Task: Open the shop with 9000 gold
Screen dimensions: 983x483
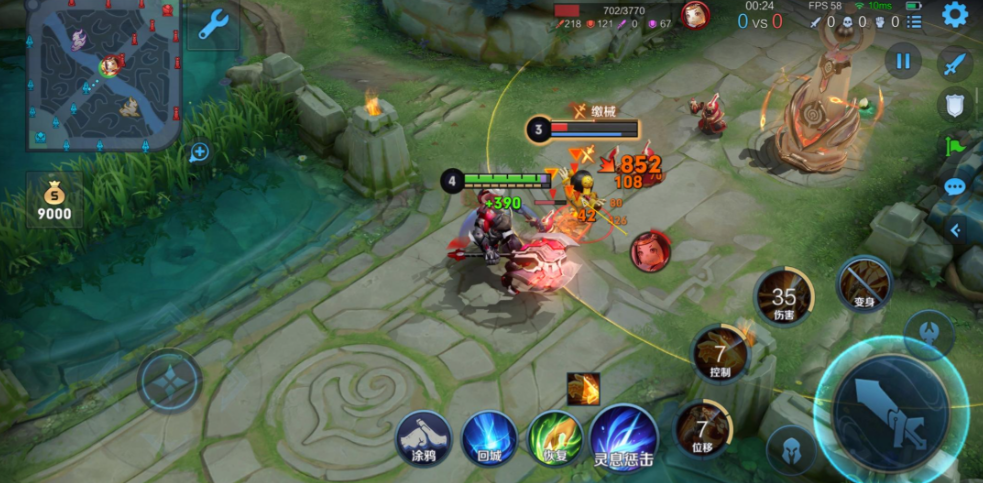Action: 54,198
